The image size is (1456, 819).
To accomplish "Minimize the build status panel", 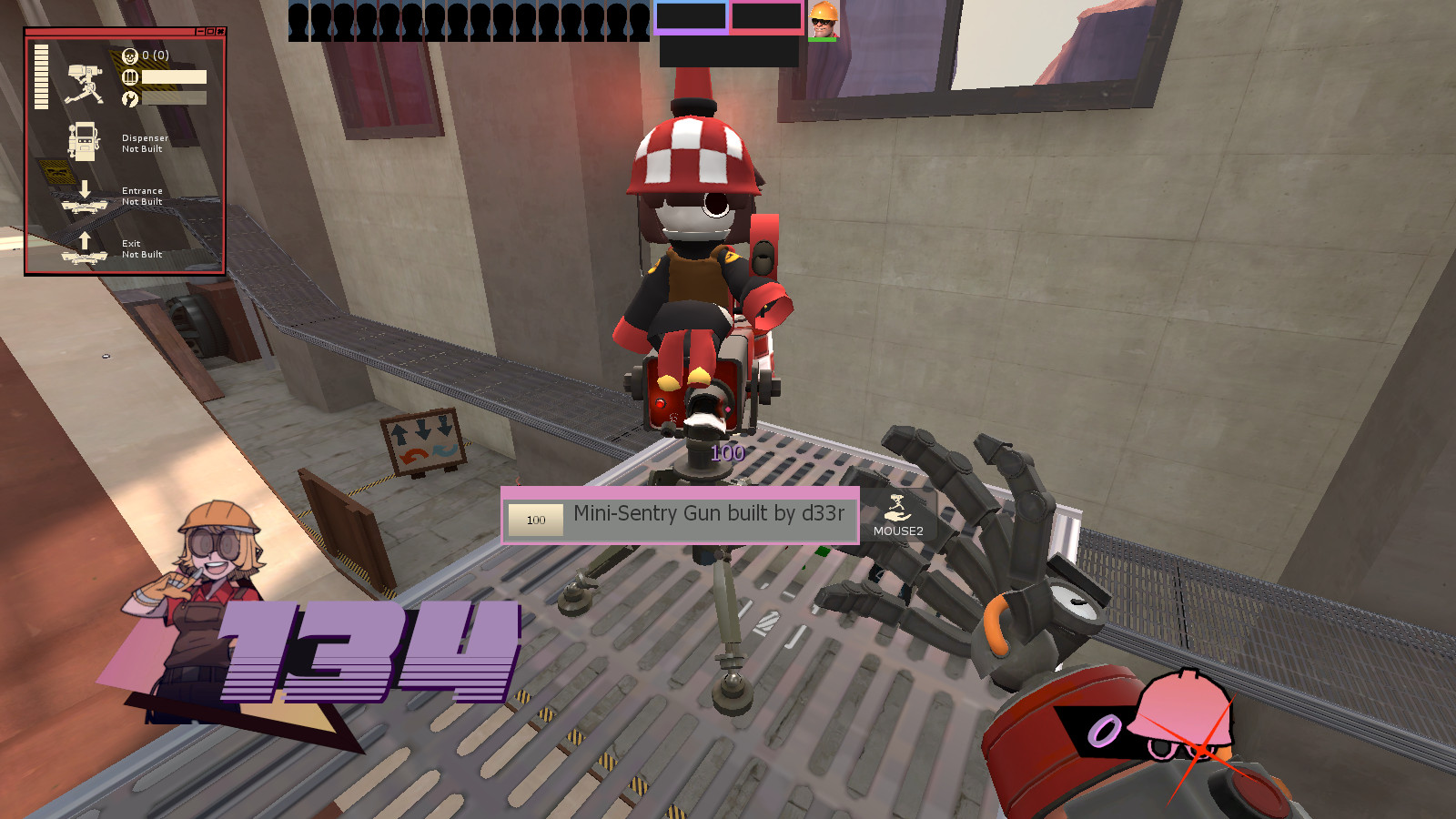I will 198,32.
